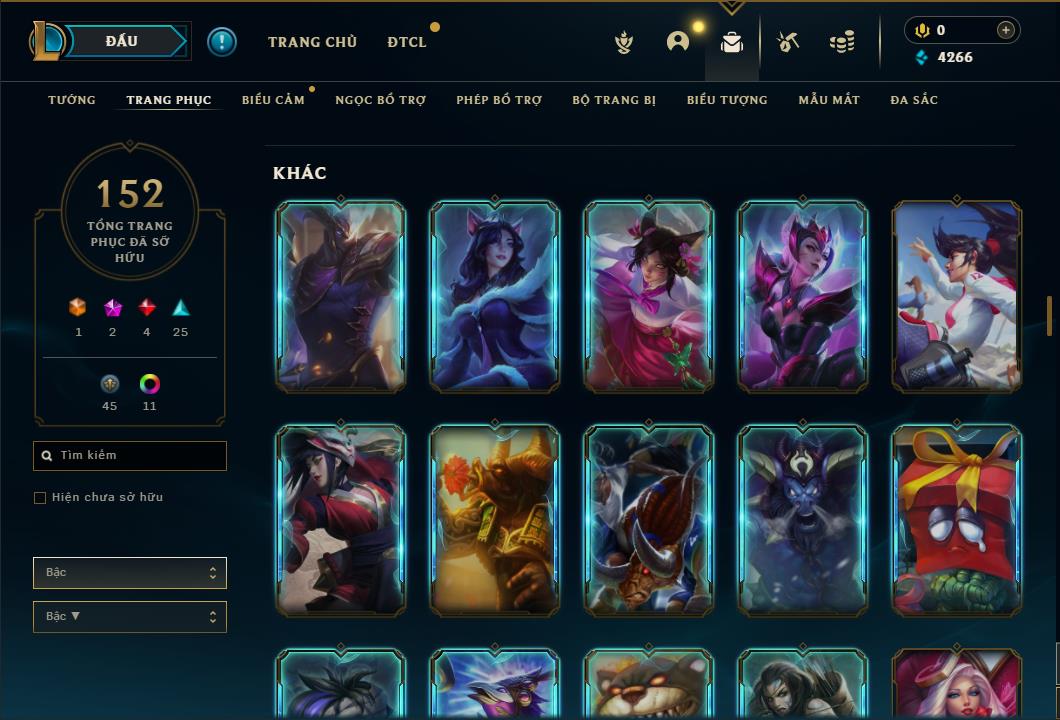Click the ĐẤU play button
Image resolution: width=1060 pixels, height=720 pixels.
[x=122, y=41]
